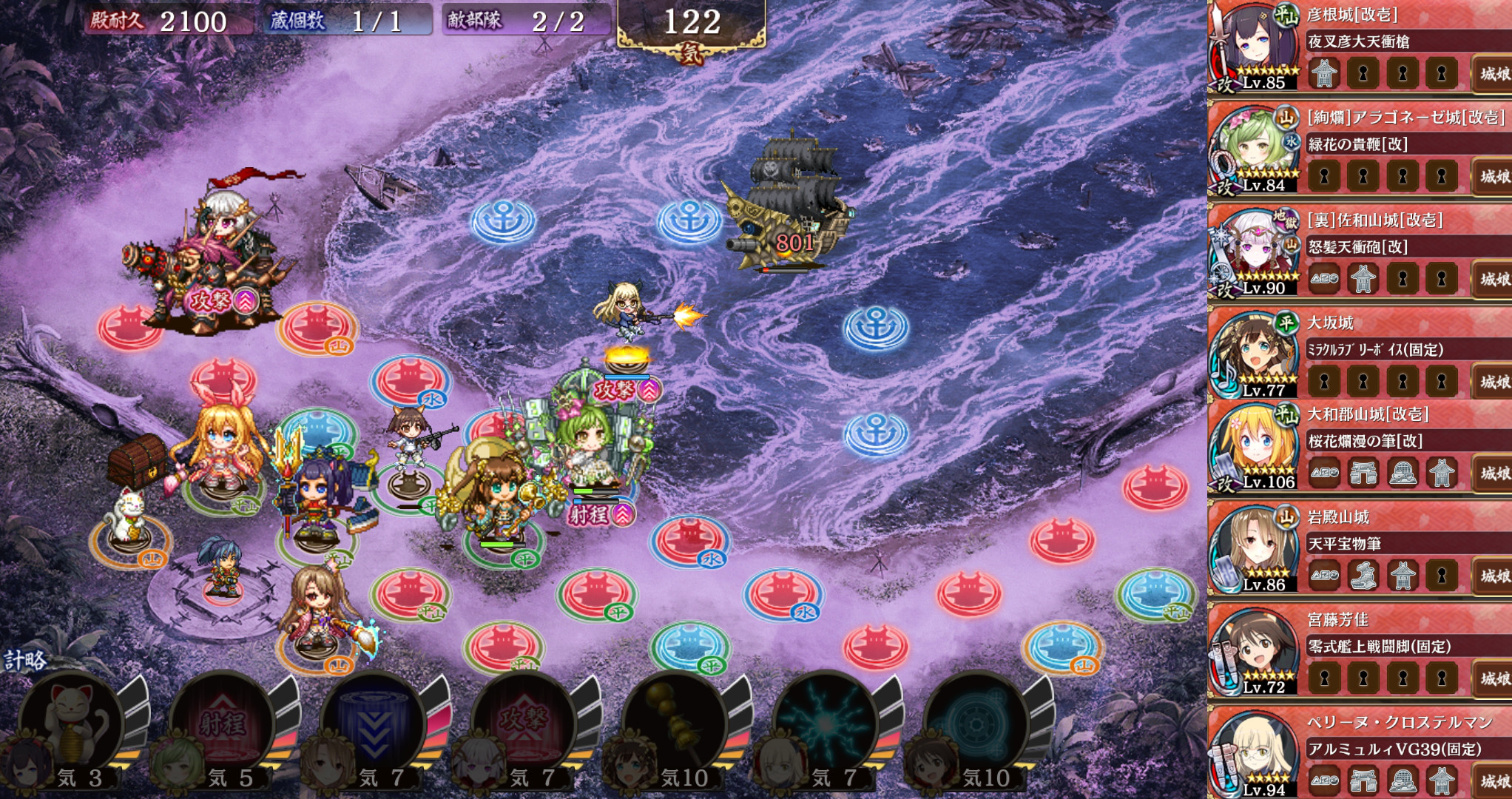Viewport: 1512px width, 799px height.
Task: Activate the 攻撃 attack-up strategy
Action: click(524, 721)
